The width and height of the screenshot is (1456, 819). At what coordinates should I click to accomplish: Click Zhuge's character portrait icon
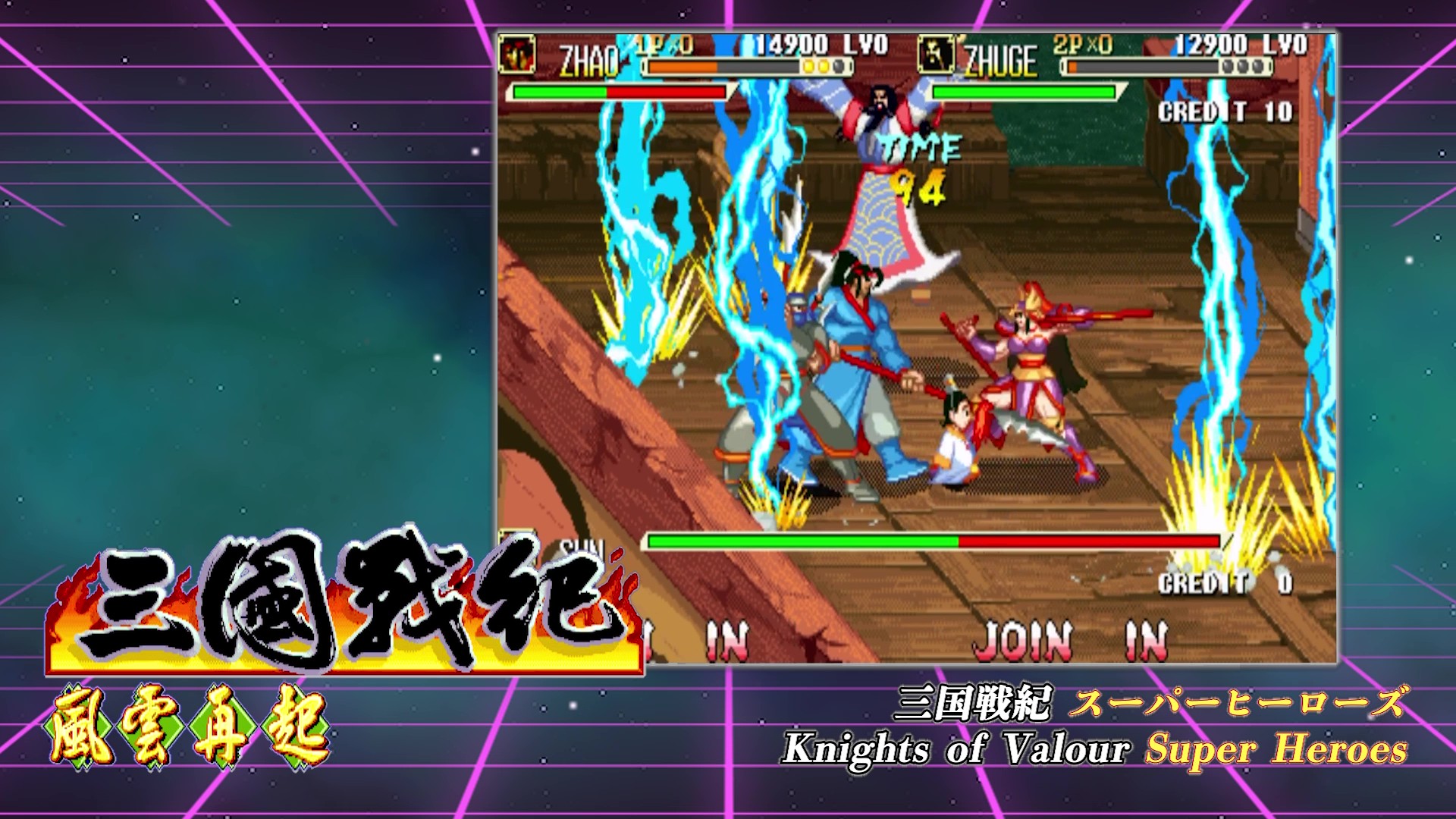(x=937, y=54)
